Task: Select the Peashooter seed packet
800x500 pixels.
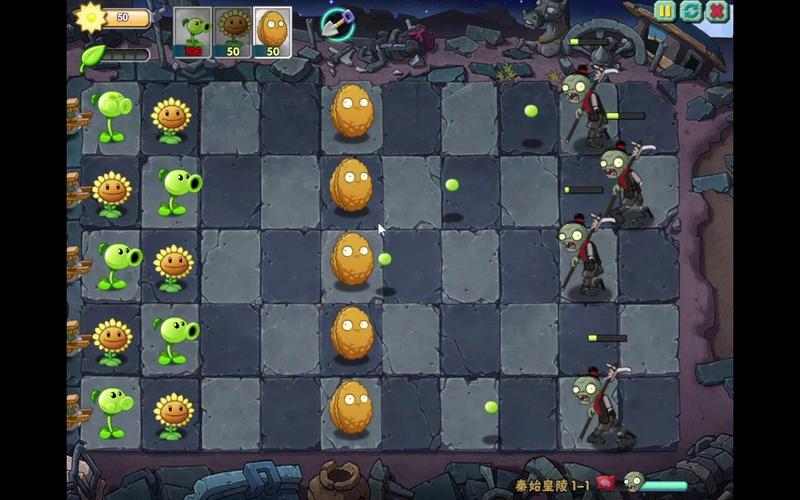Action: [x=193, y=32]
